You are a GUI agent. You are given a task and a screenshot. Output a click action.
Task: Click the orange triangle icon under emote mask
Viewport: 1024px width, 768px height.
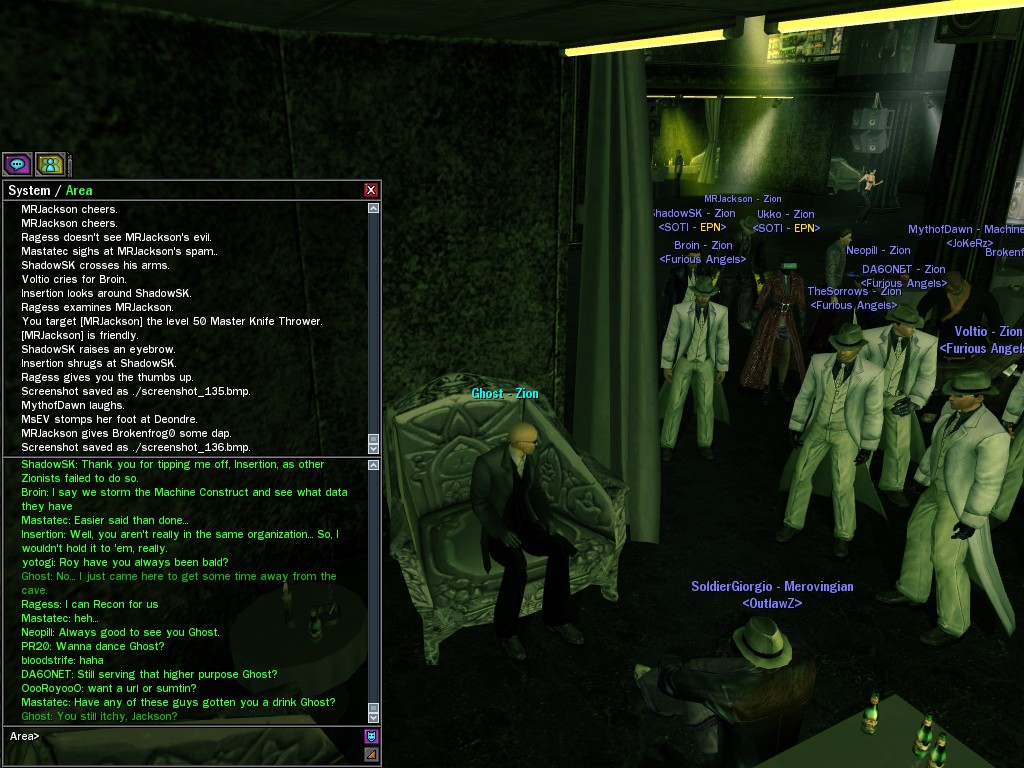[372, 753]
